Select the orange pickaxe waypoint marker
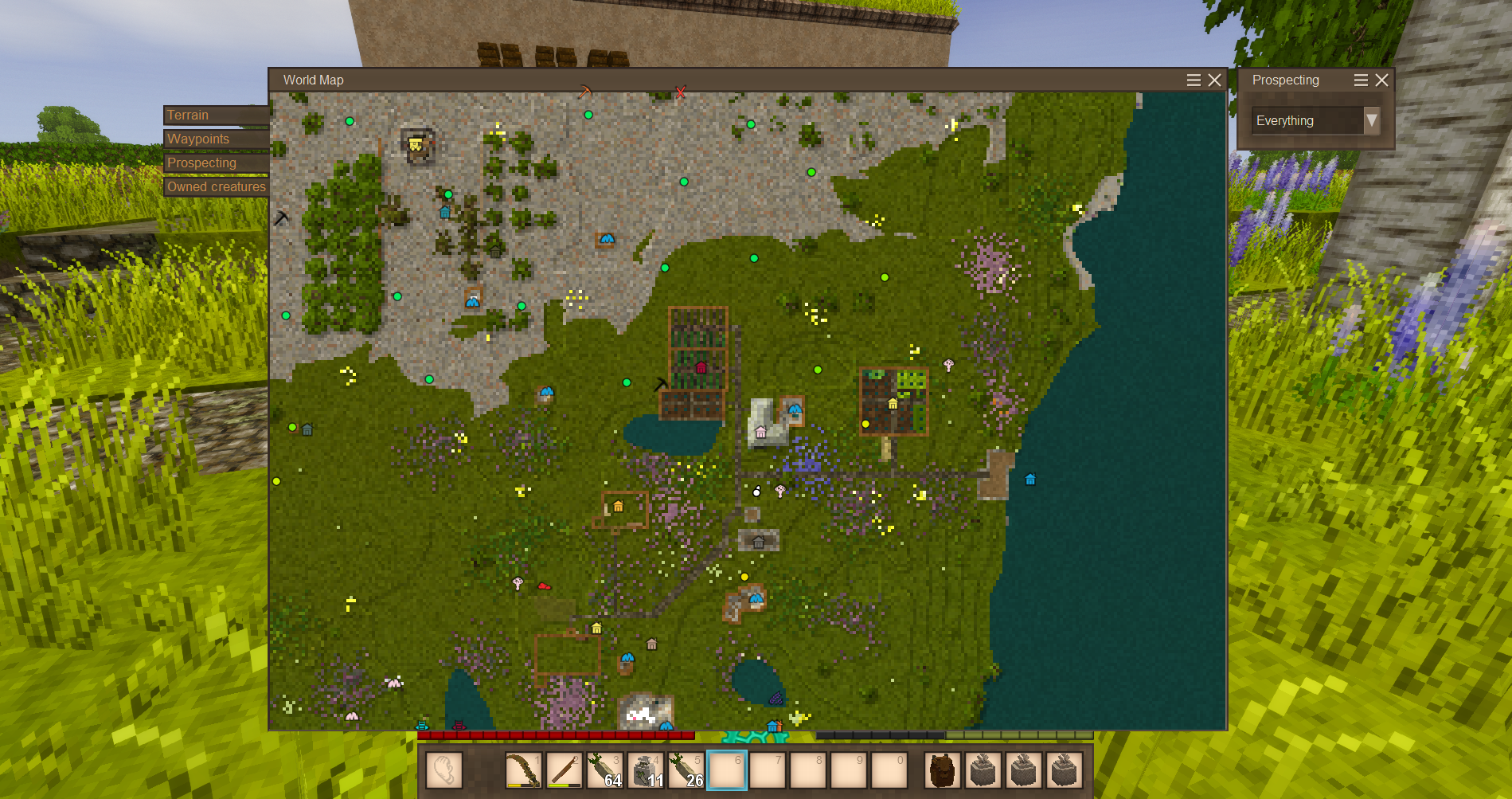1512x799 pixels. pos(584,92)
